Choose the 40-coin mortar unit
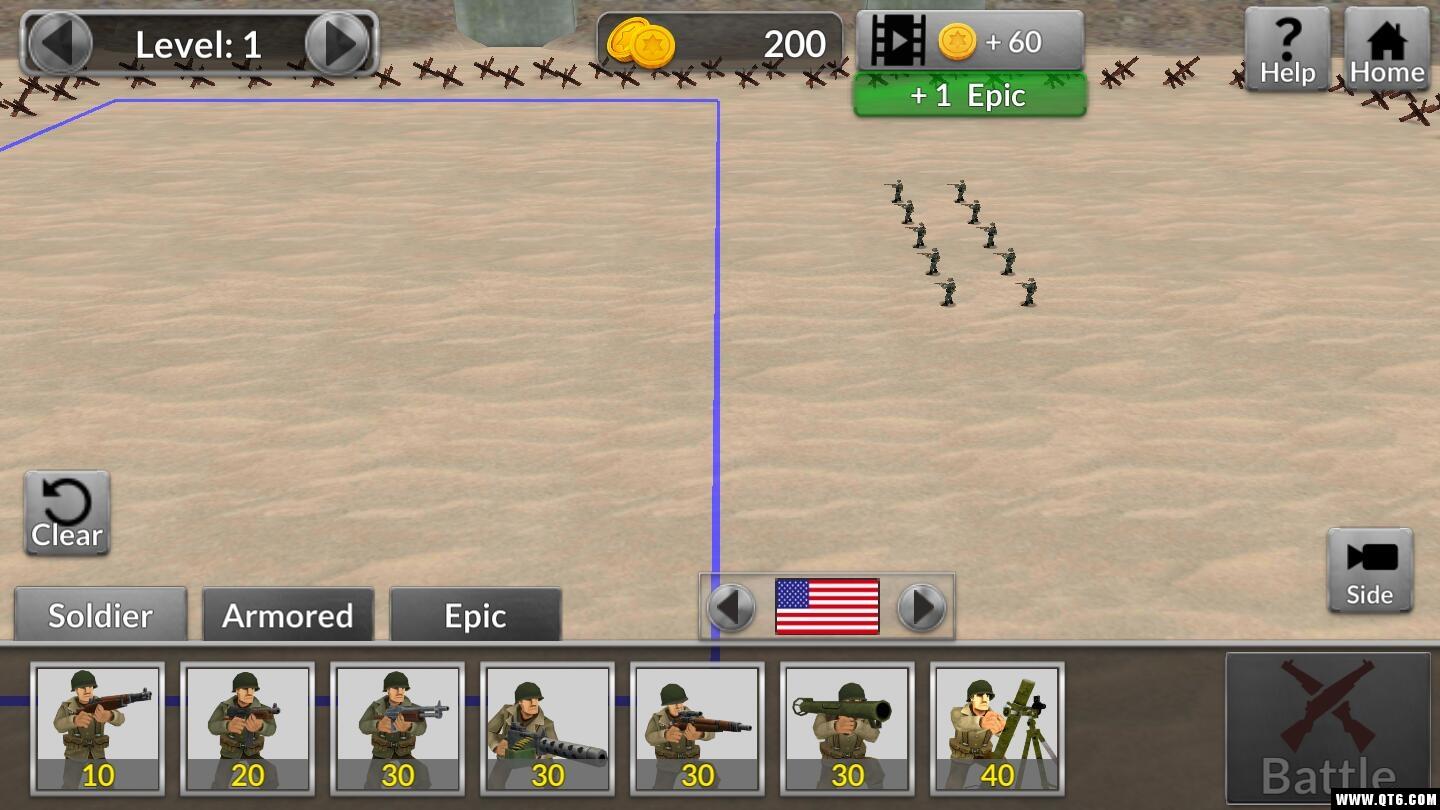The width and height of the screenshot is (1440, 810). 997,728
